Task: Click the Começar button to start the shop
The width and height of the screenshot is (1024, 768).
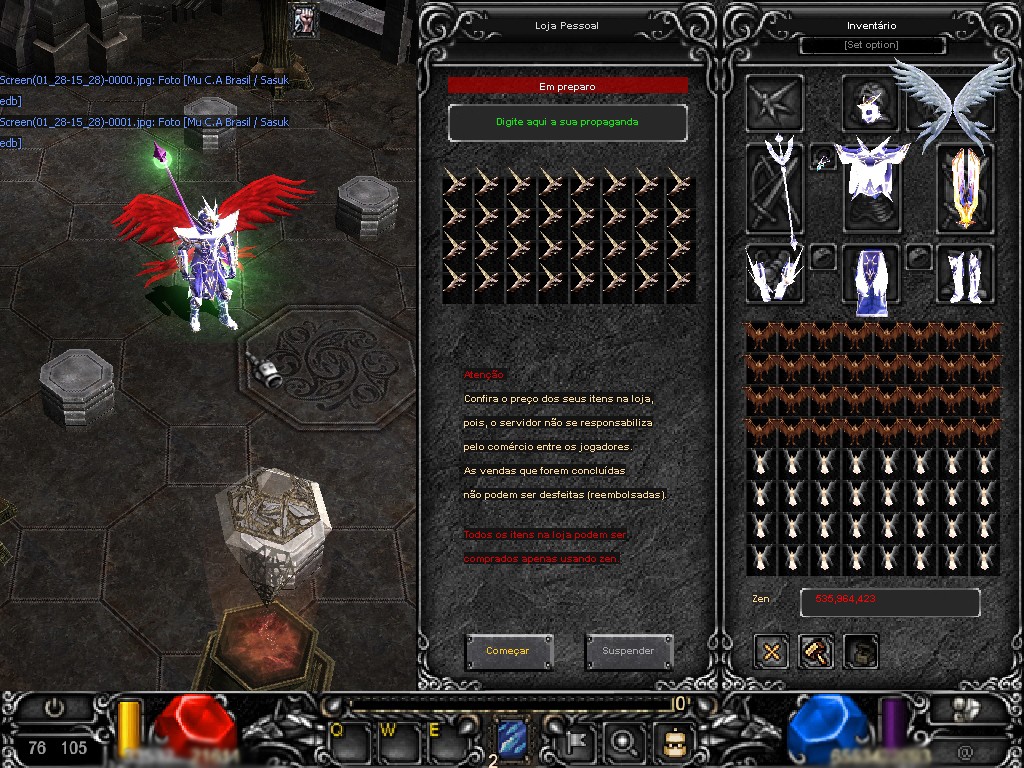Action: point(508,651)
